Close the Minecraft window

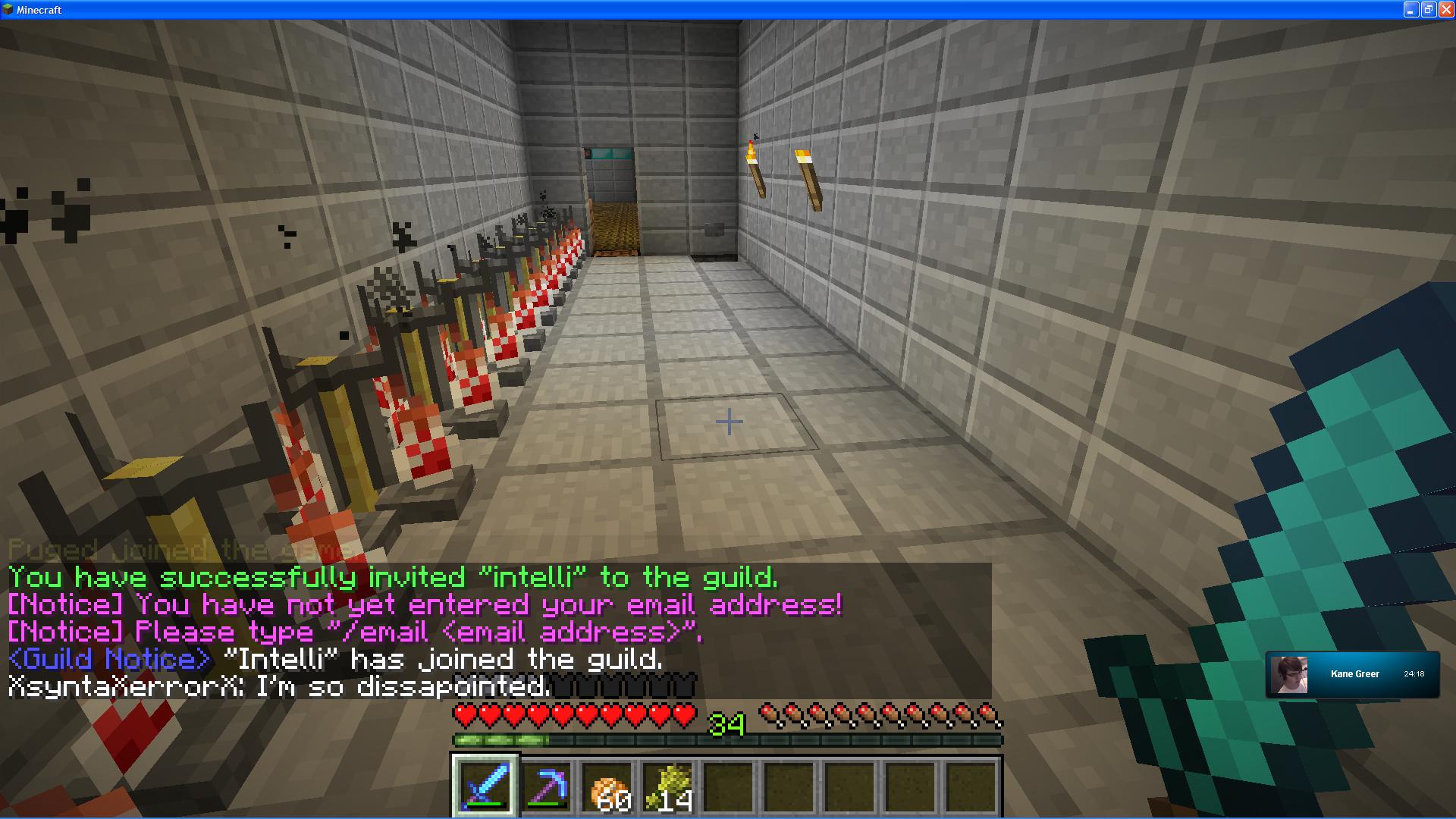coord(1445,10)
